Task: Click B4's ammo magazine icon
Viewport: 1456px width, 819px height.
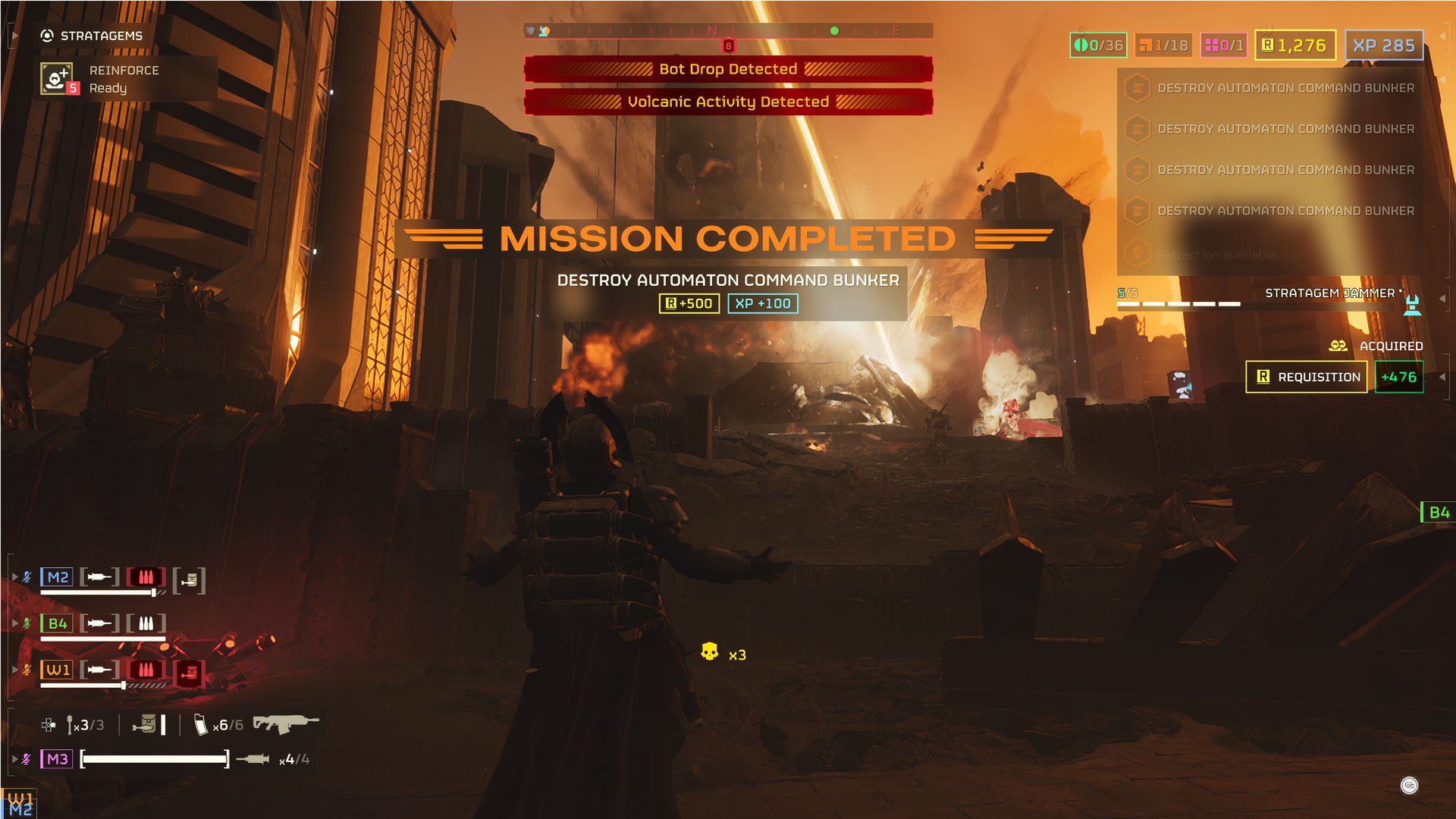Action: pos(146,623)
